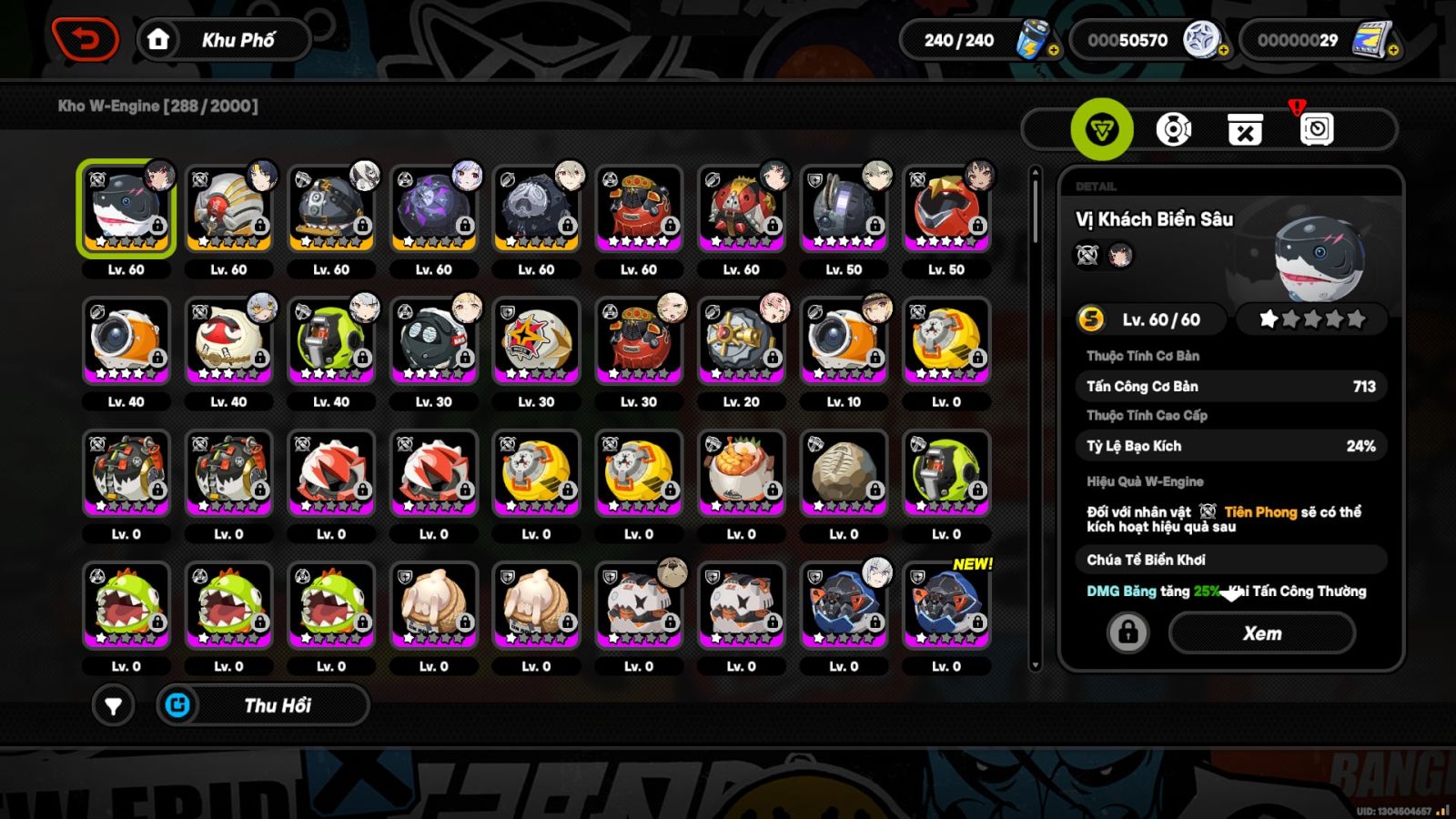Toggle the lock on selected W-Engine

tap(1127, 632)
